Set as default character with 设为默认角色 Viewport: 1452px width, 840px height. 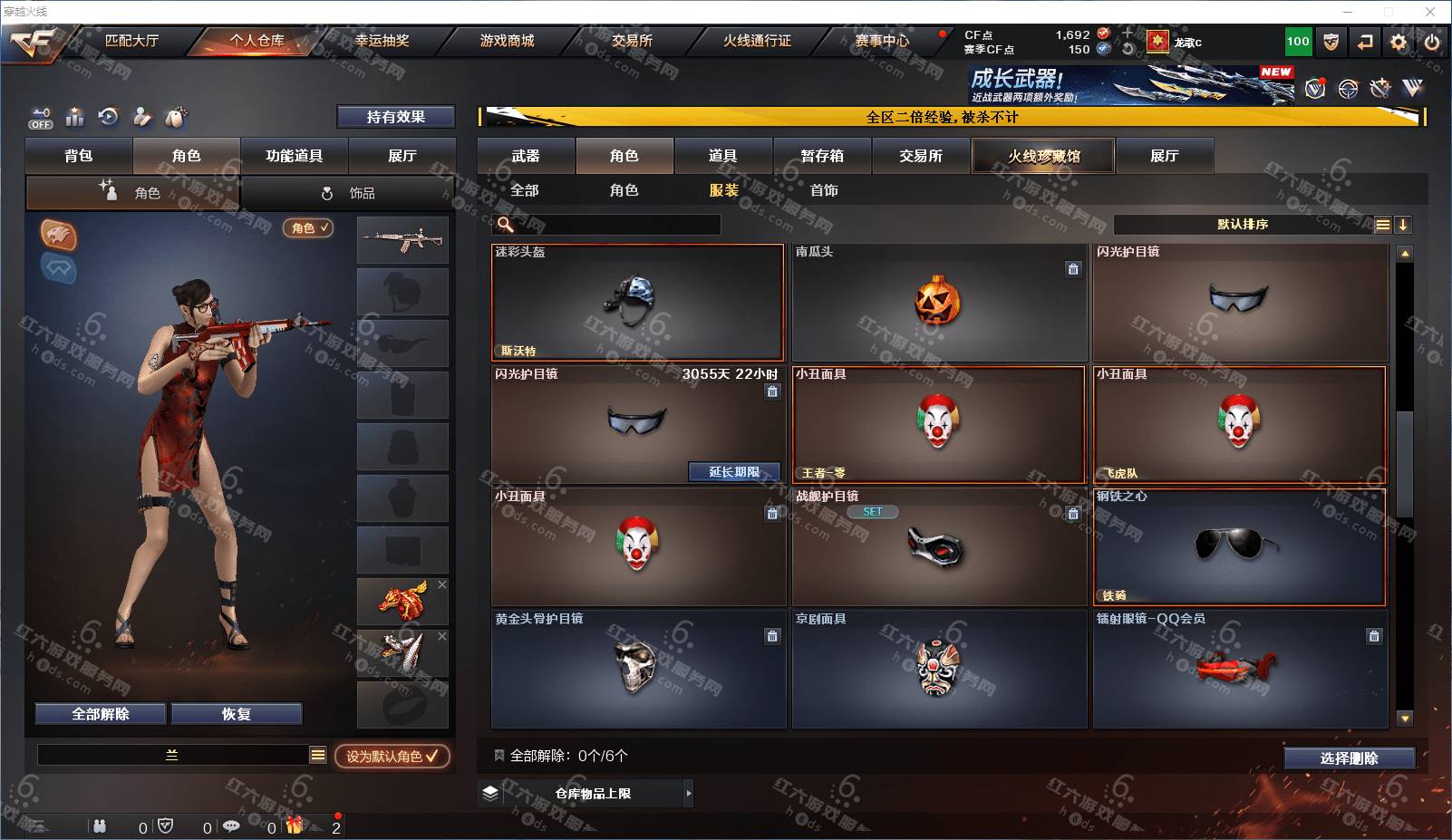tap(392, 756)
